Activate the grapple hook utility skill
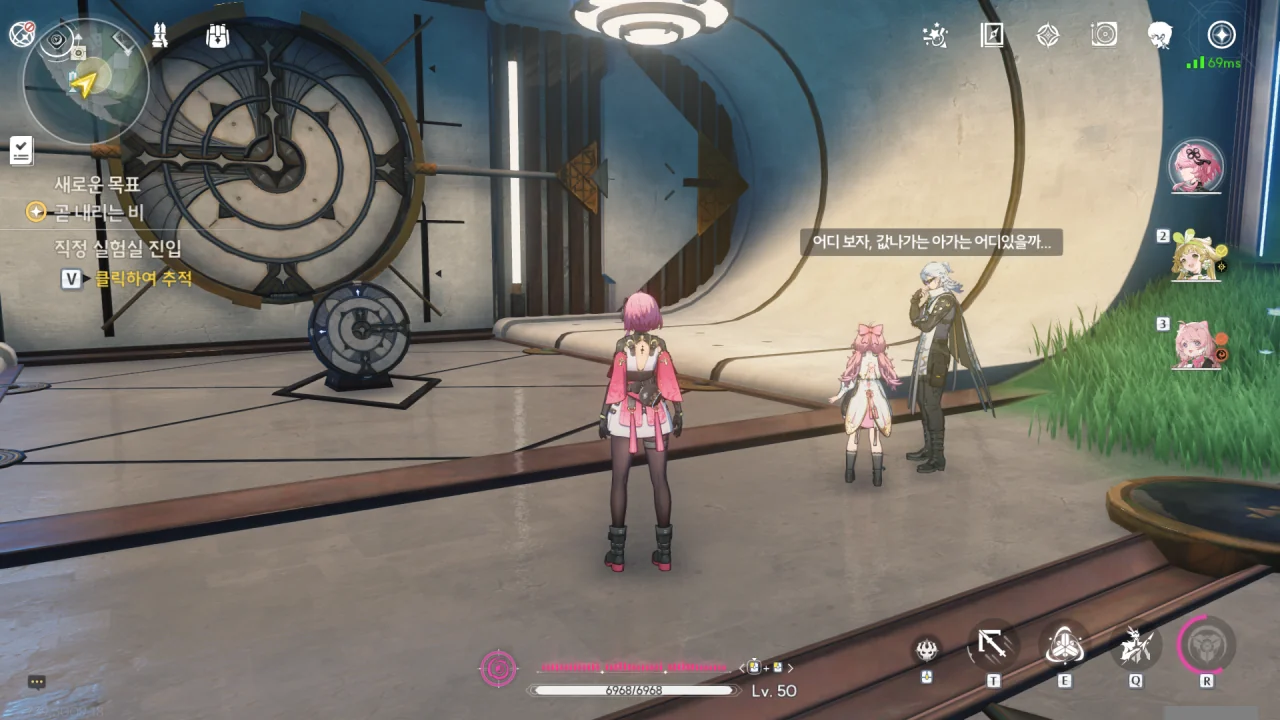 click(992, 646)
